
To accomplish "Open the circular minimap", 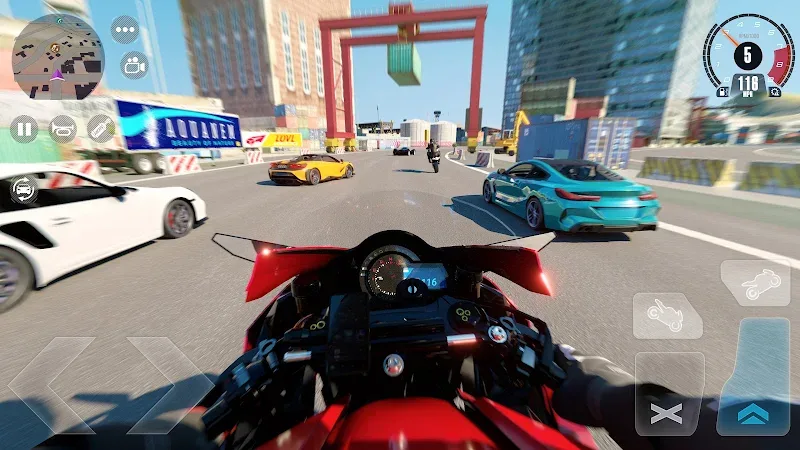I will 57,57.
